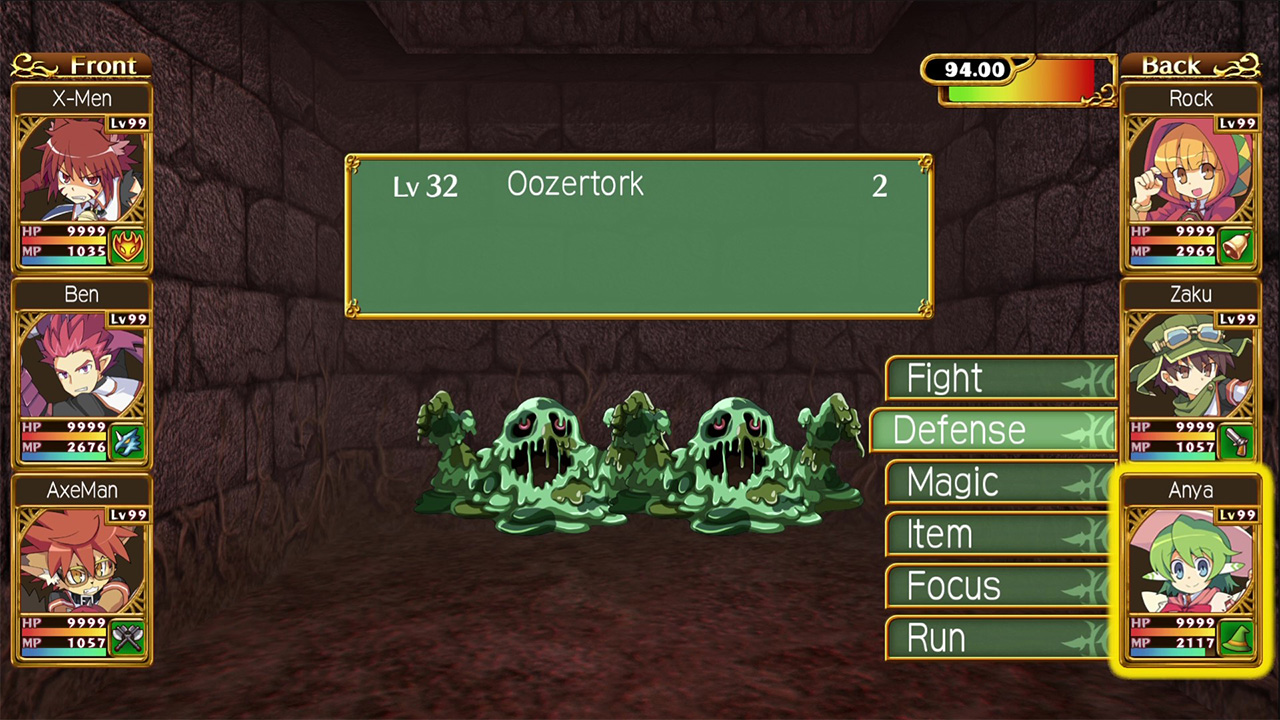Select the Fight command

[944, 378]
